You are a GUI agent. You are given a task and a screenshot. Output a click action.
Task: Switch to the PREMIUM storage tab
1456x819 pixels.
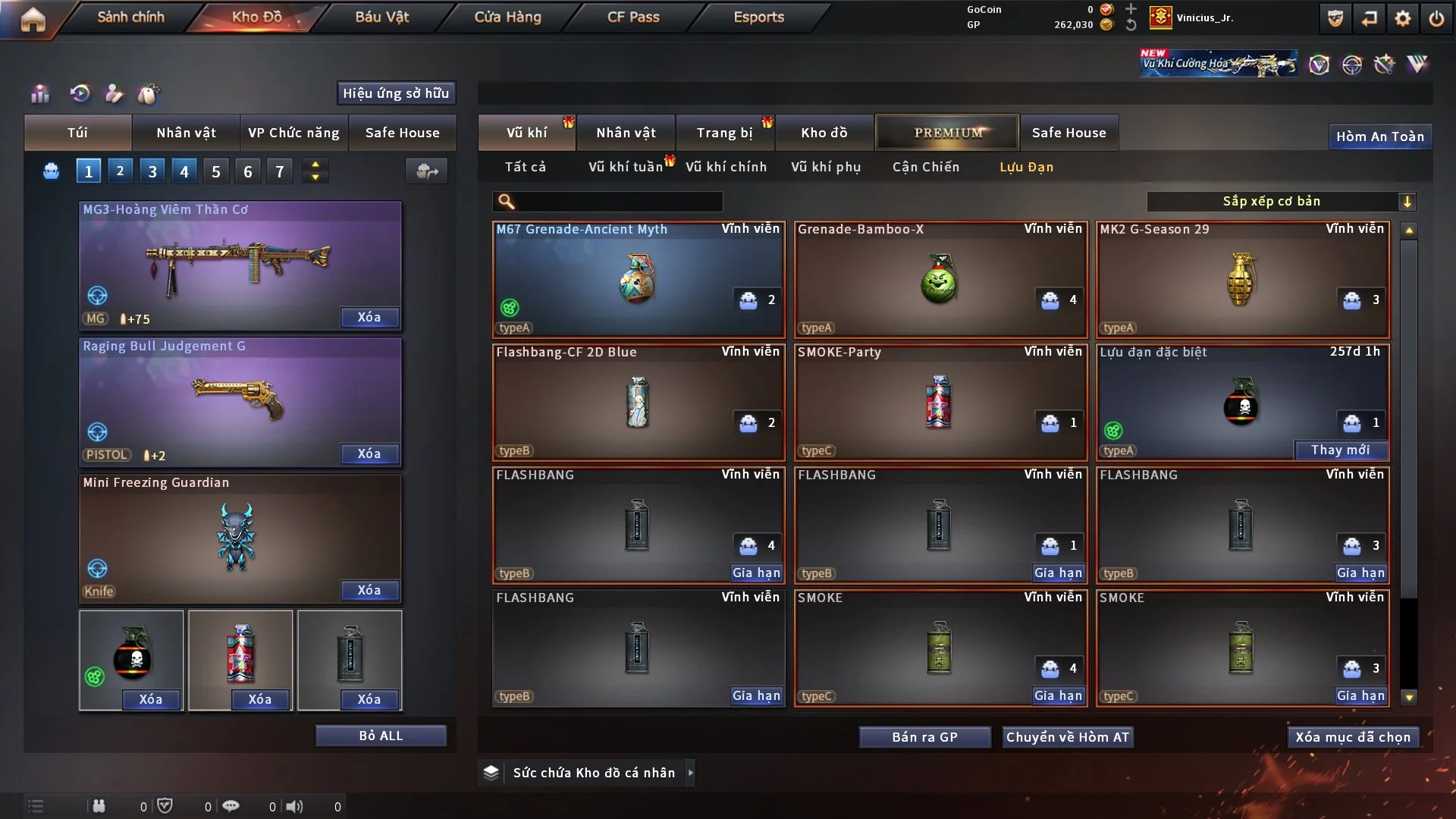click(948, 133)
